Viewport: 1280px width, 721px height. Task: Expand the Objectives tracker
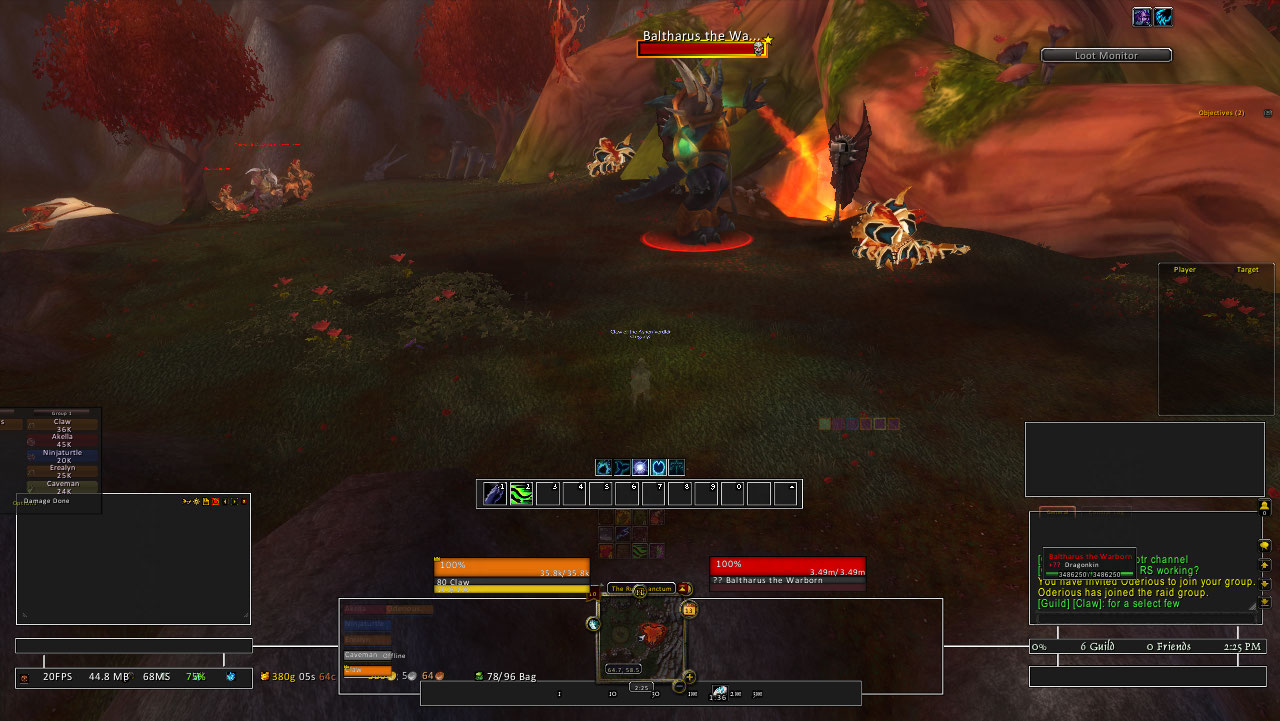pyautogui.click(x=1221, y=113)
